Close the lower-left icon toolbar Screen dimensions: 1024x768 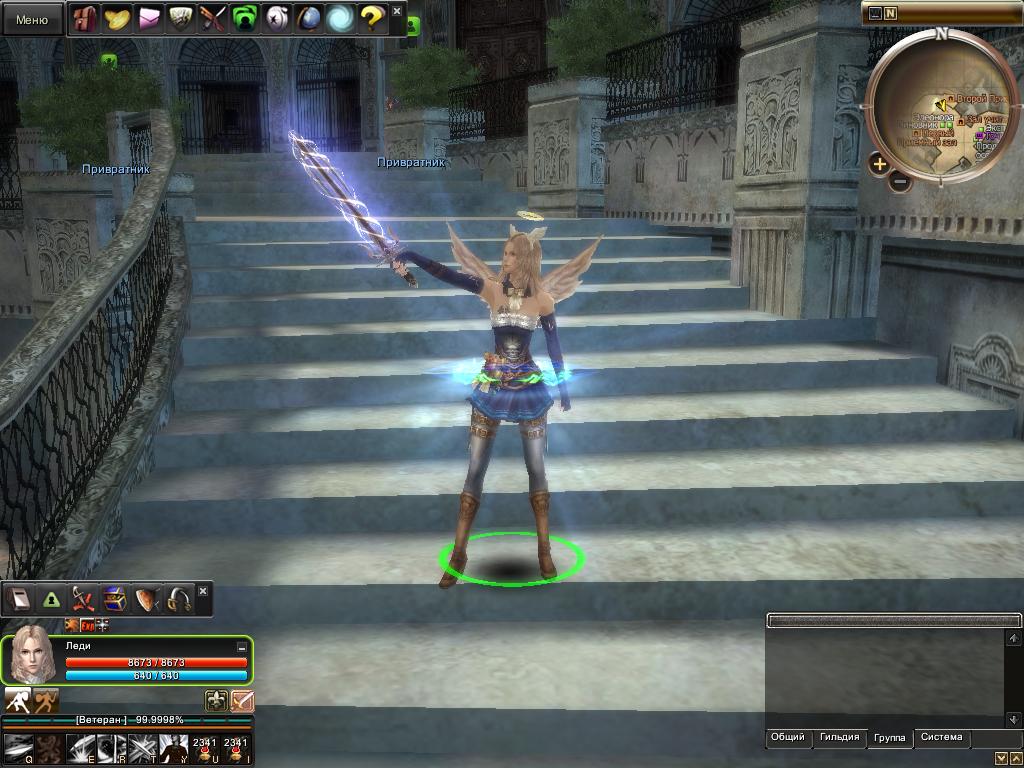(203, 592)
